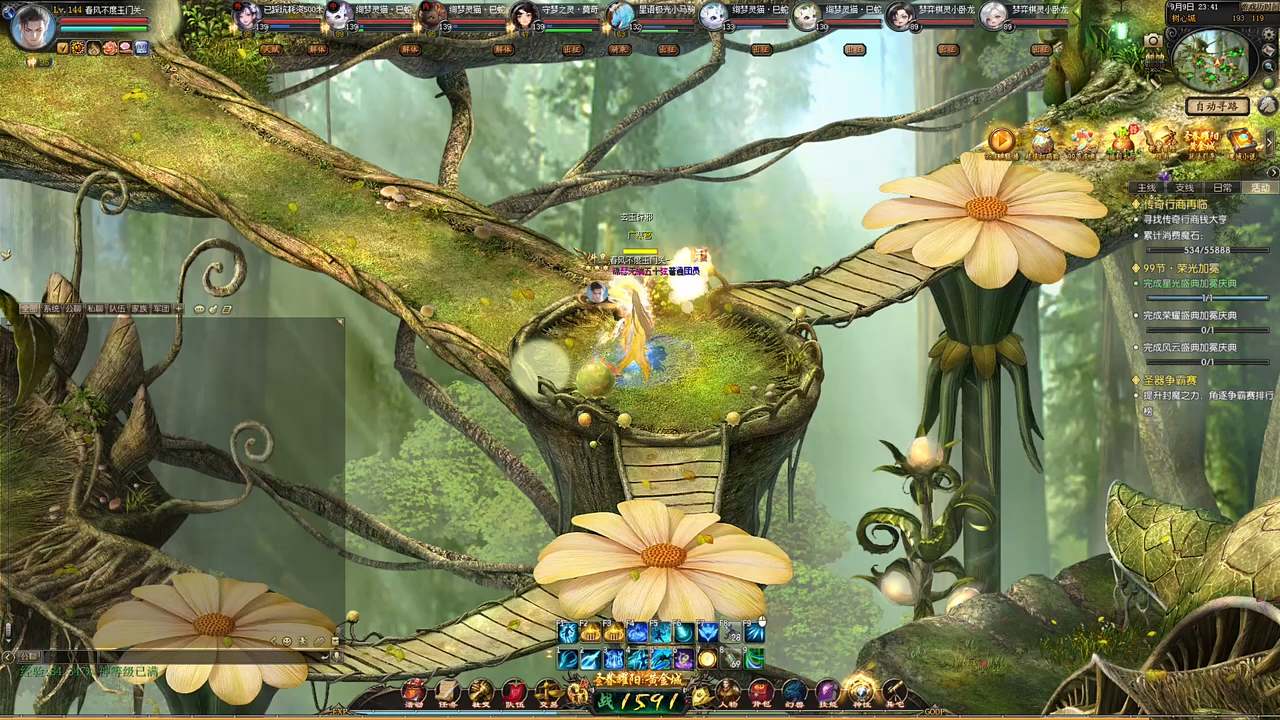Open the 交易 trade scales icon
Image resolution: width=1280 pixels, height=720 pixels.
click(547, 692)
